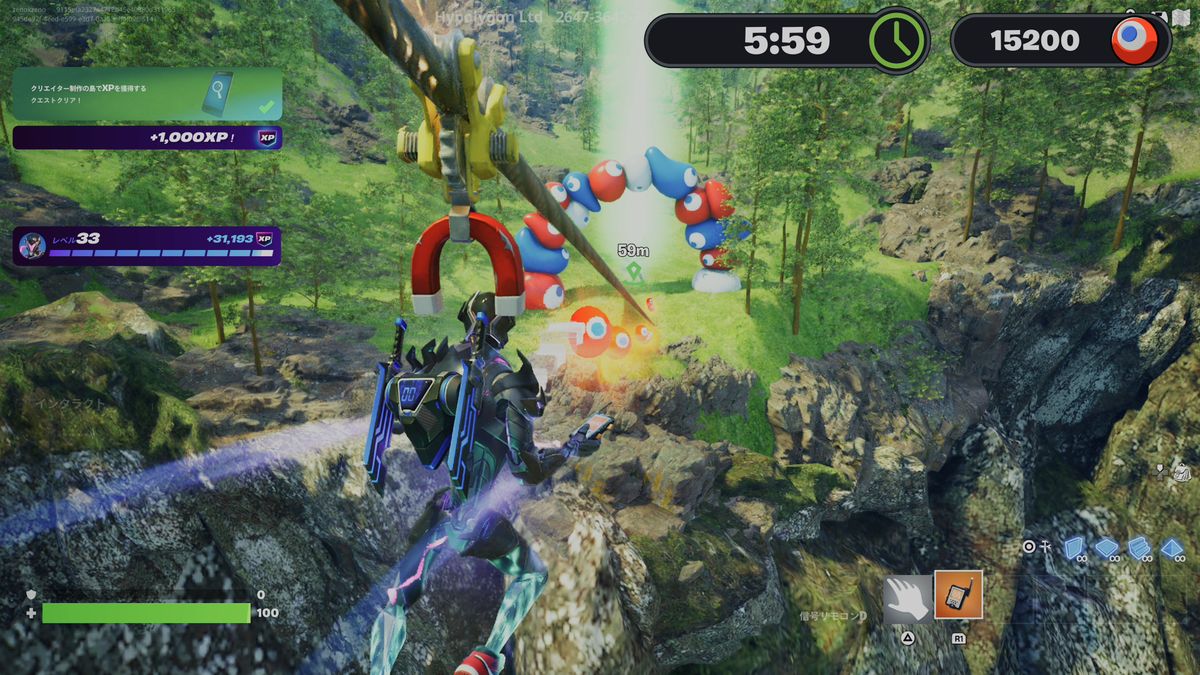Choose the stairs building piece
The height and width of the screenshot is (675, 1200).
click(x=1139, y=548)
